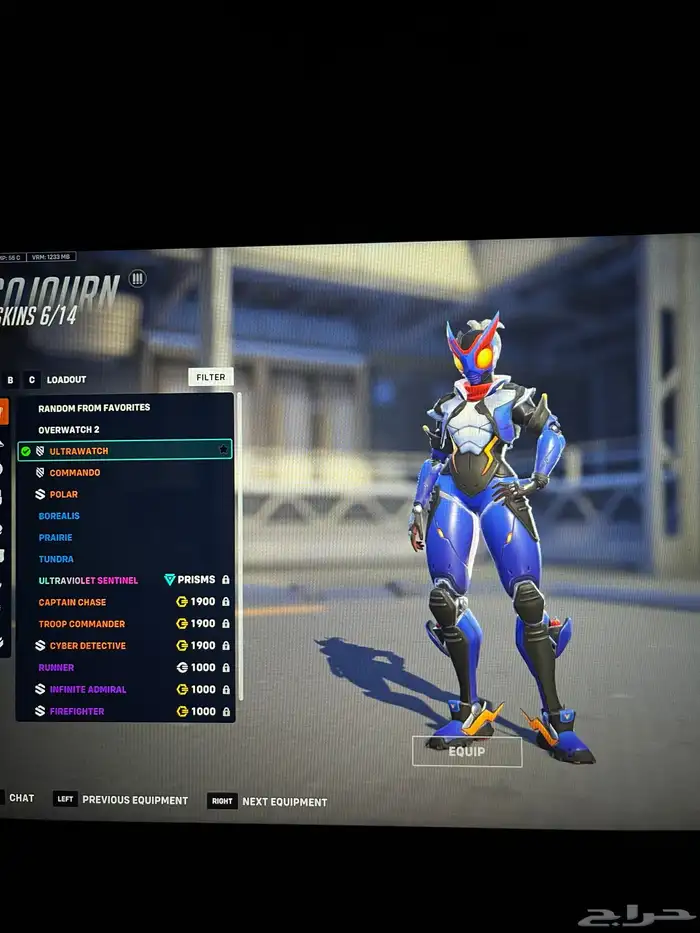Choose the Ultrawatch skin
The image size is (700, 933).
coord(79,451)
